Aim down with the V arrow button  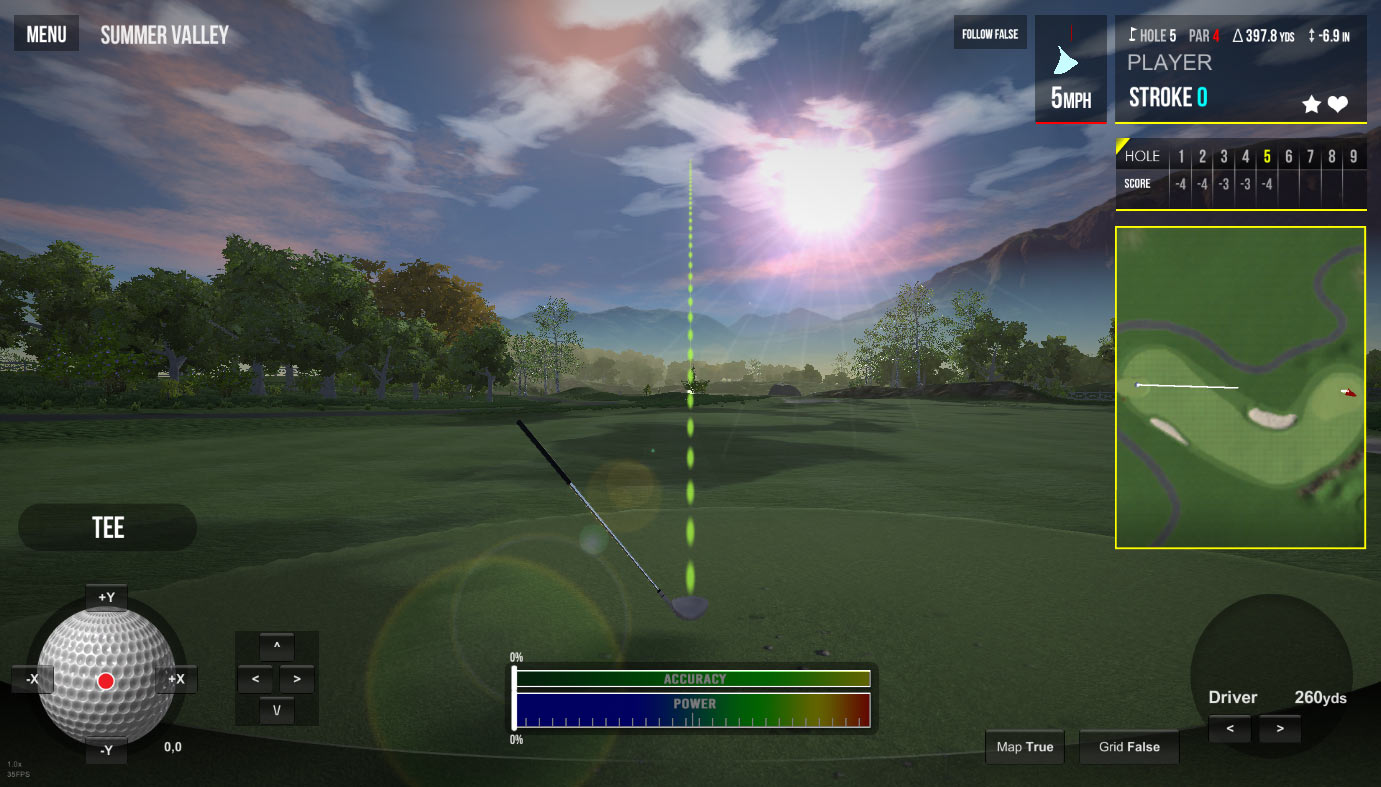pyautogui.click(x=277, y=711)
